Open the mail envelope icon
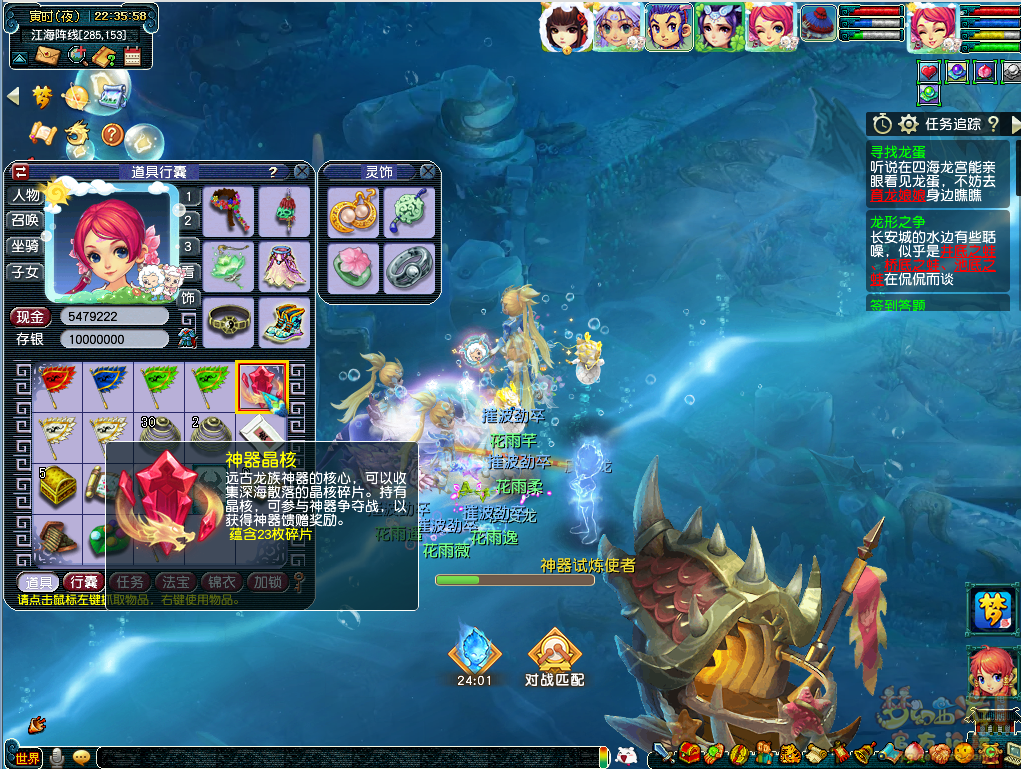This screenshot has width=1021, height=769. coord(47,56)
